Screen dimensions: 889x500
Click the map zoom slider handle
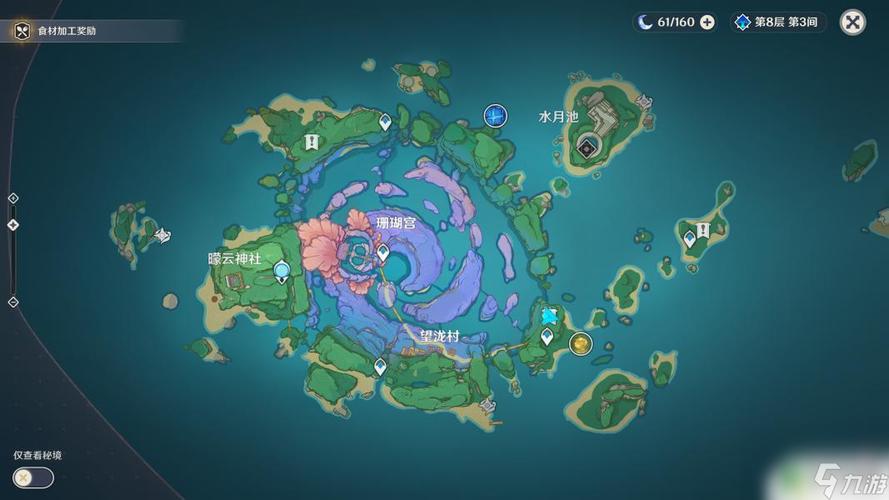[13, 225]
